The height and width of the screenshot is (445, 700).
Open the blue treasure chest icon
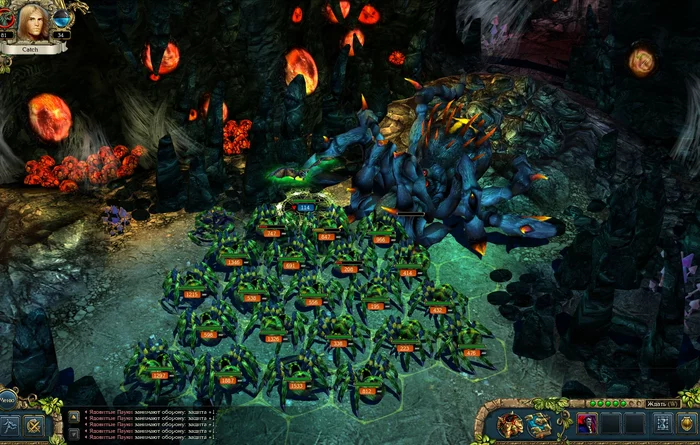point(541,424)
